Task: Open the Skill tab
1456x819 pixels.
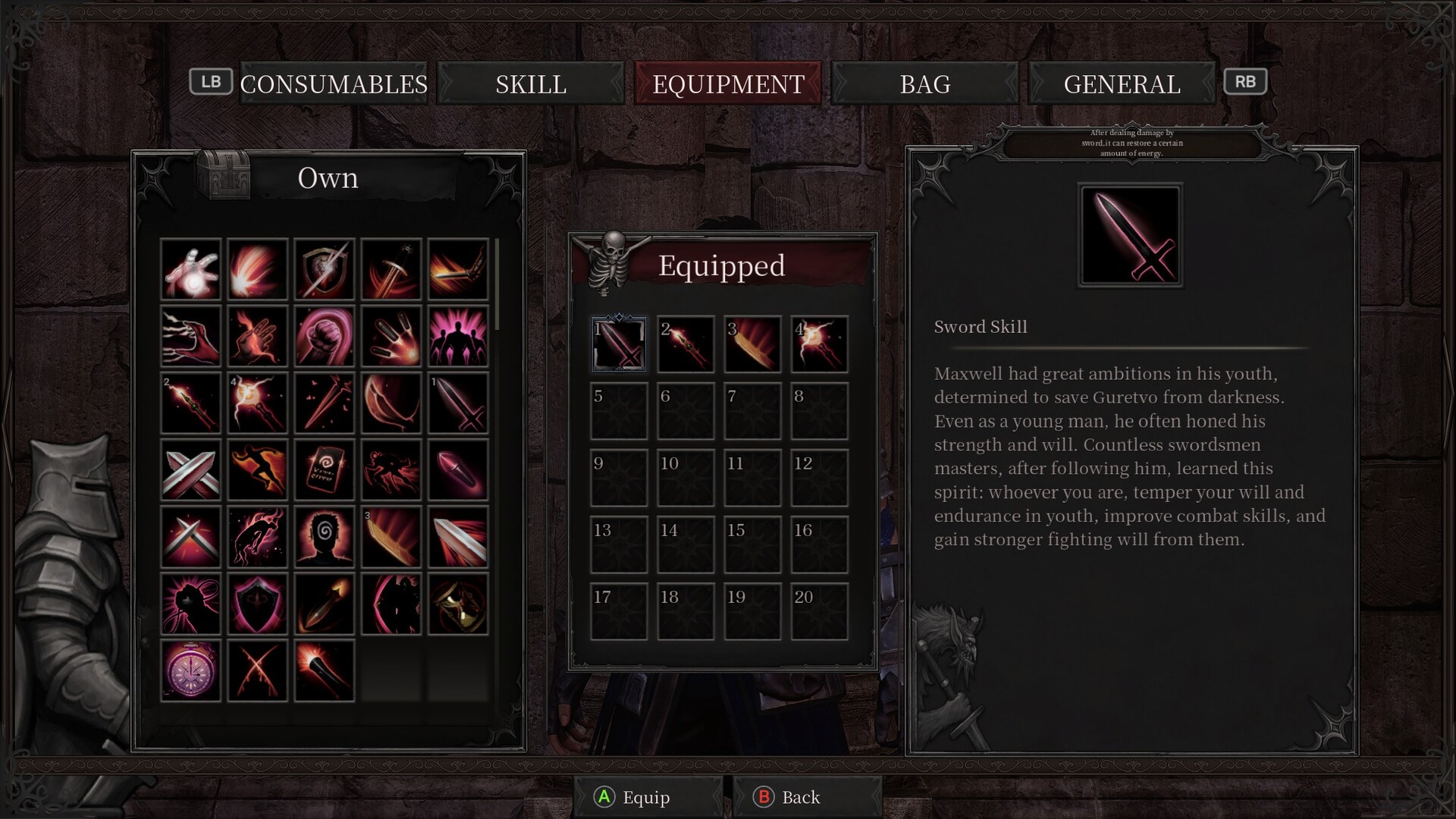Action: [x=531, y=83]
